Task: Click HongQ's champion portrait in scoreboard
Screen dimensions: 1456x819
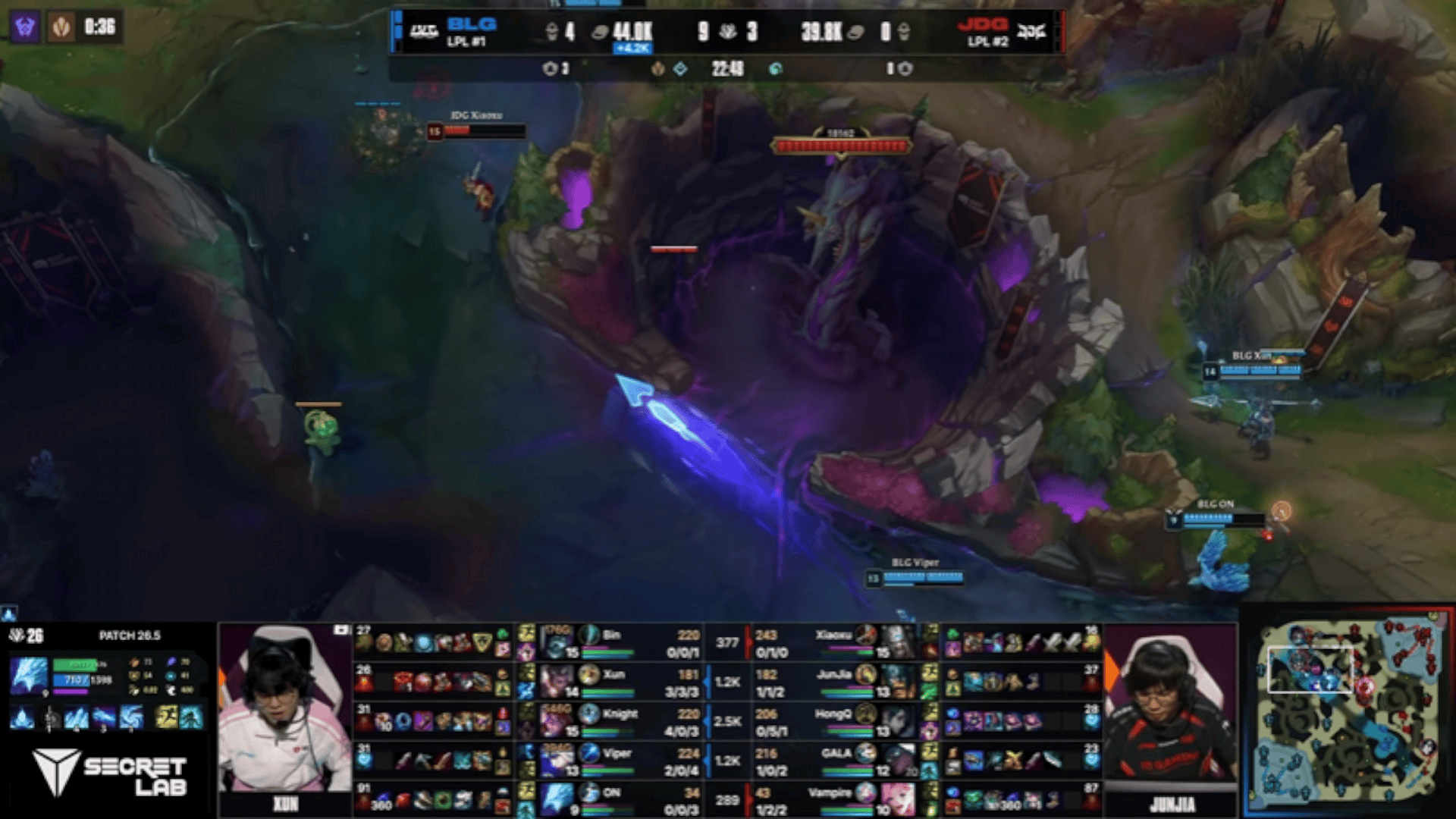Action: (899, 721)
